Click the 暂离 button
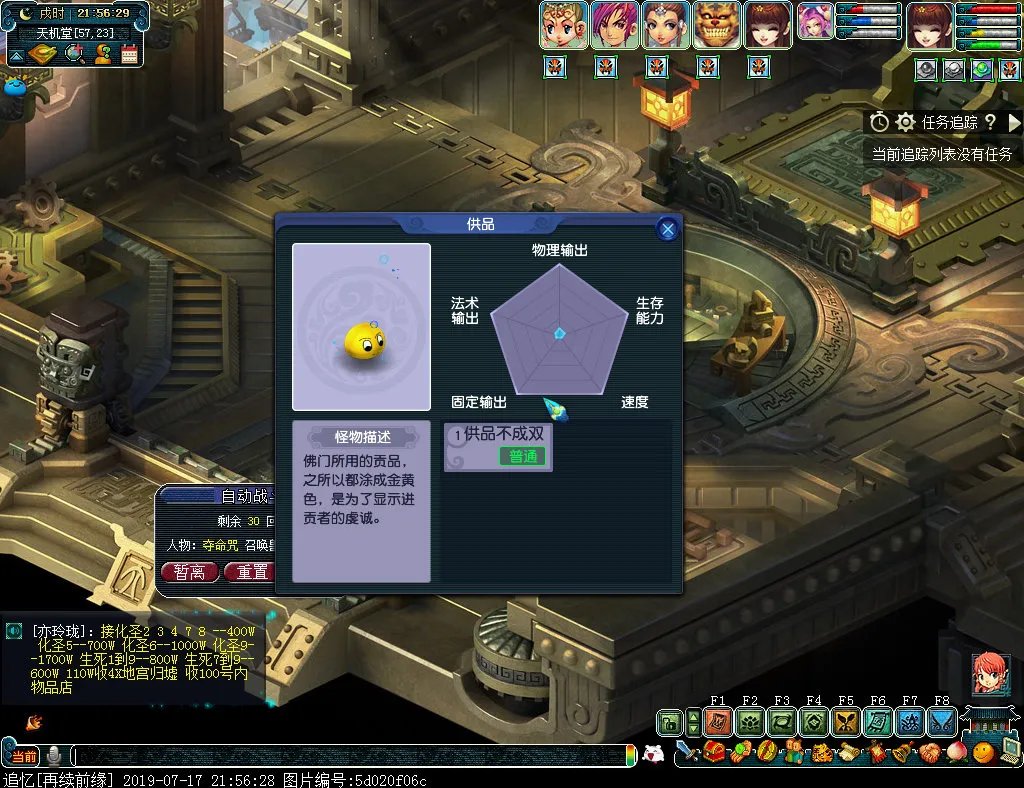 189,572
